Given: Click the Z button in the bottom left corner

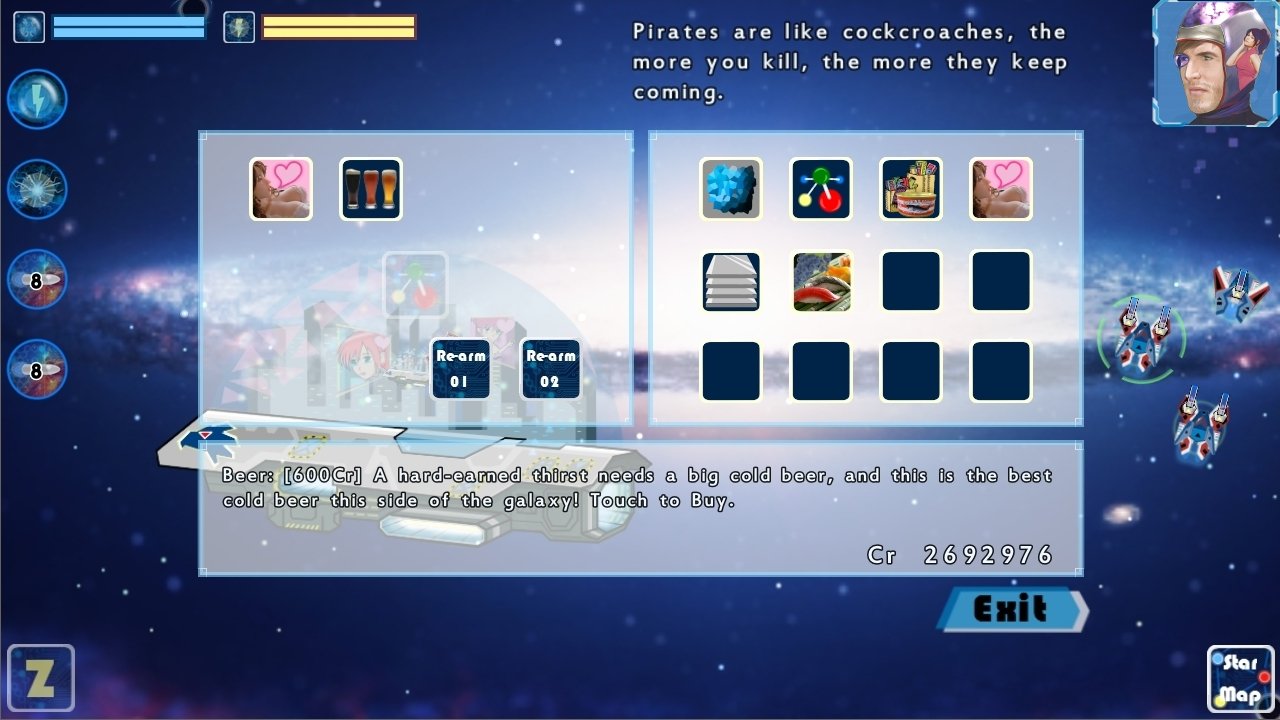Looking at the screenshot, I should point(42,677).
